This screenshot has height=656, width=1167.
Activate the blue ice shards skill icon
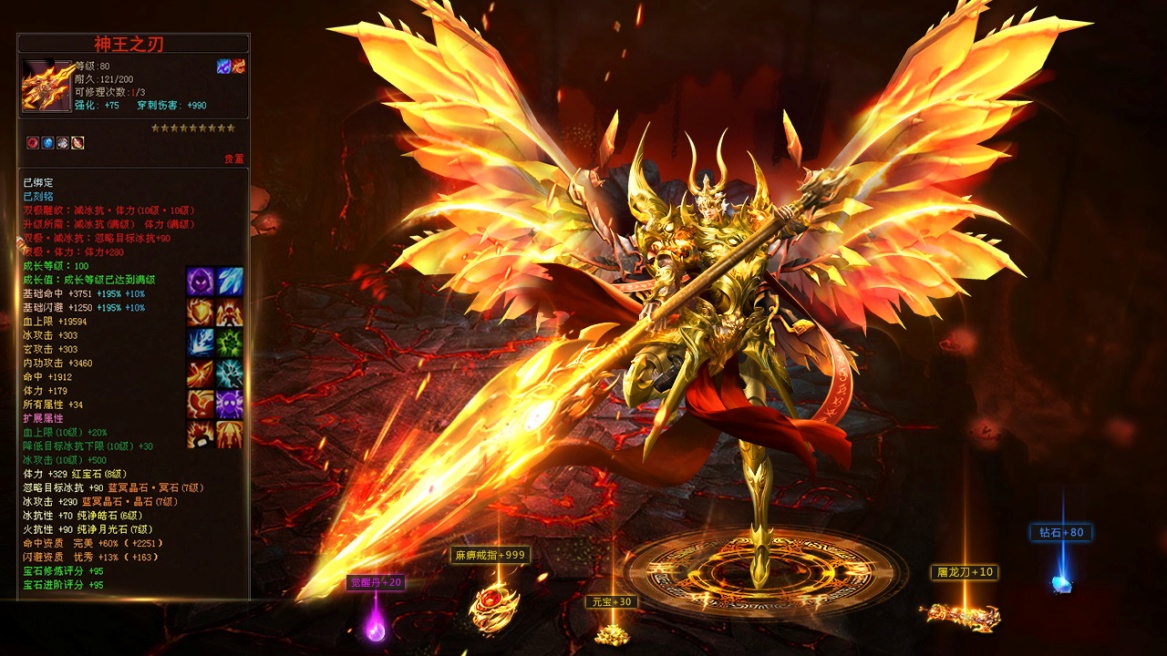point(230,282)
